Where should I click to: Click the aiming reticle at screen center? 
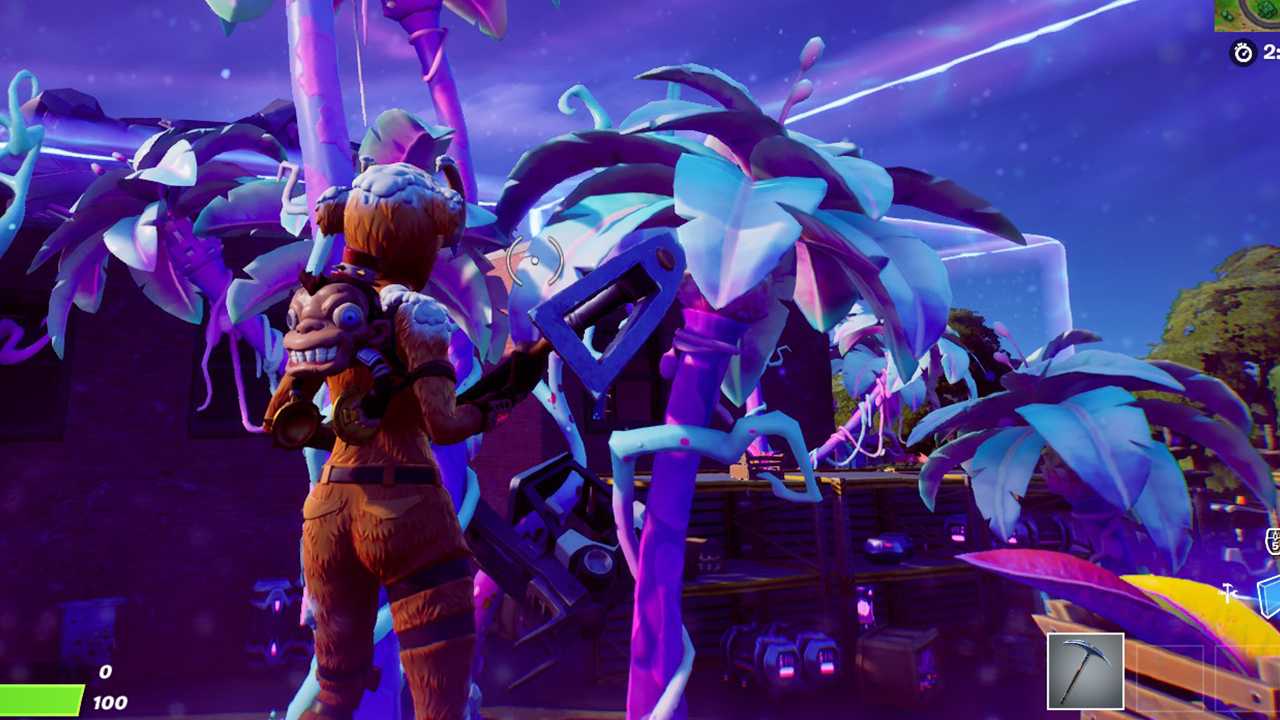[x=537, y=262]
